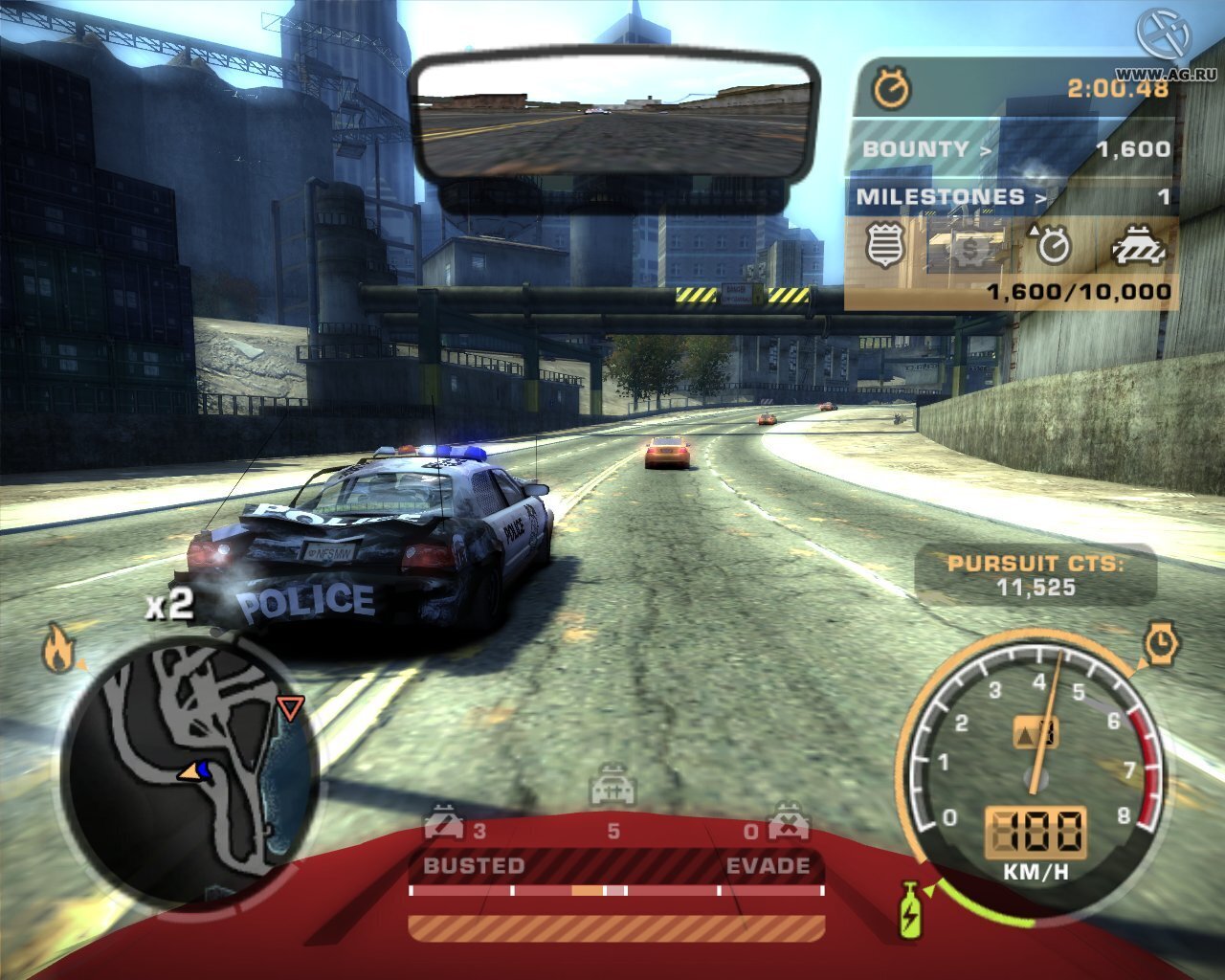Image resolution: width=1225 pixels, height=980 pixels.
Task: Click the heat level flame icon
Action: click(x=58, y=651)
